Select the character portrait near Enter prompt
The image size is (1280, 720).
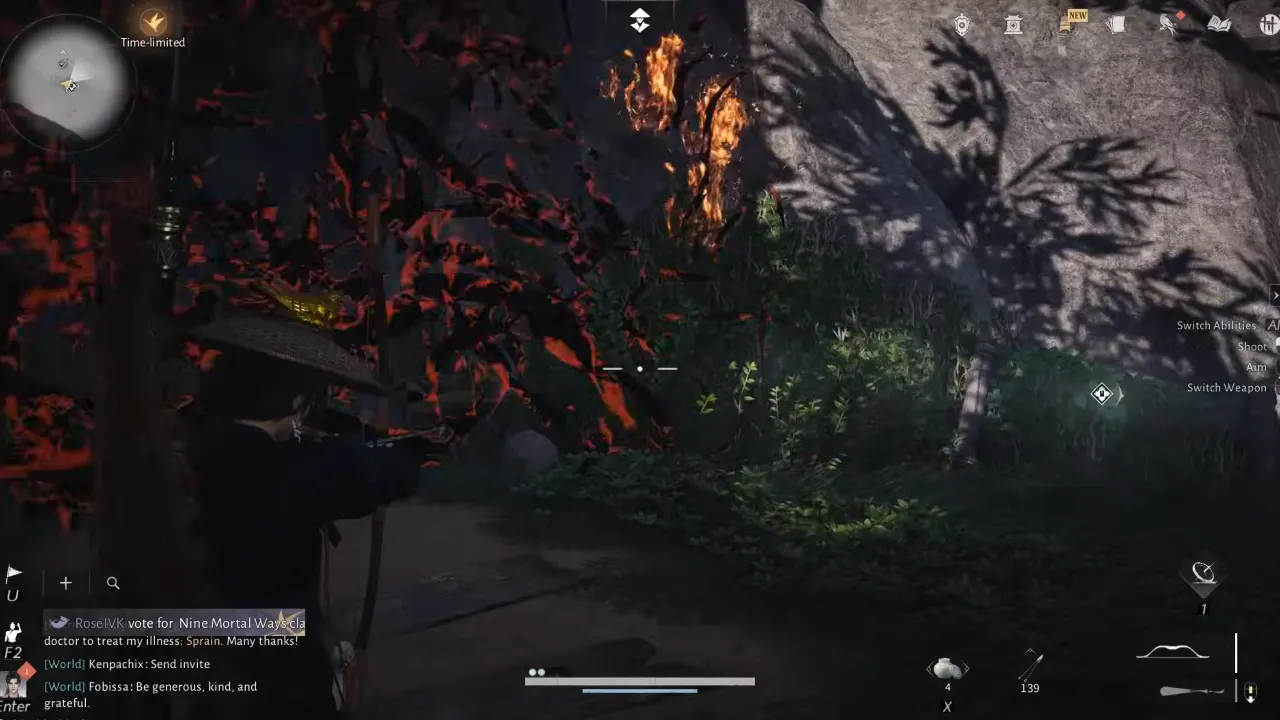point(15,686)
